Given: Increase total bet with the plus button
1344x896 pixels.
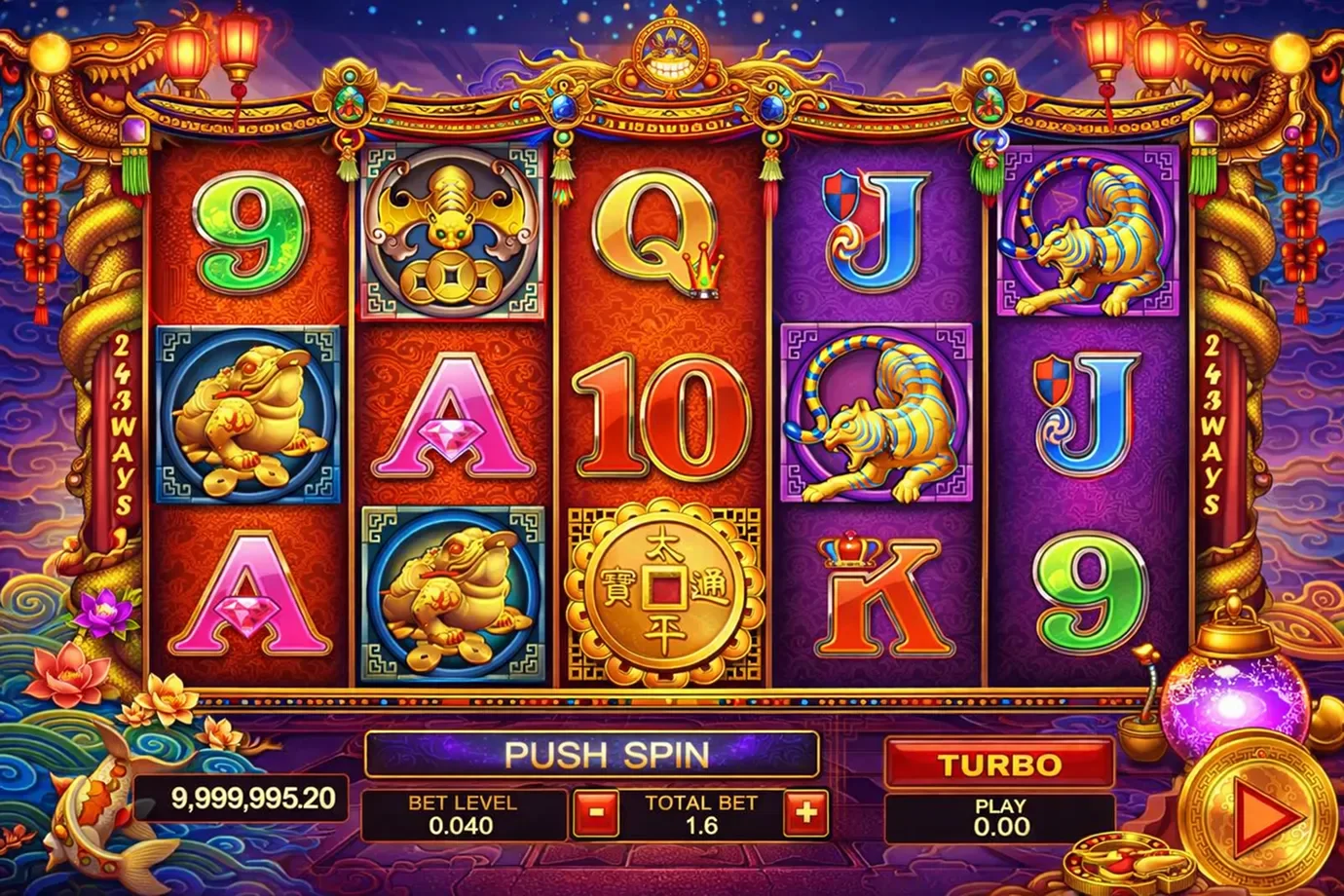Looking at the screenshot, I should pos(804,813).
